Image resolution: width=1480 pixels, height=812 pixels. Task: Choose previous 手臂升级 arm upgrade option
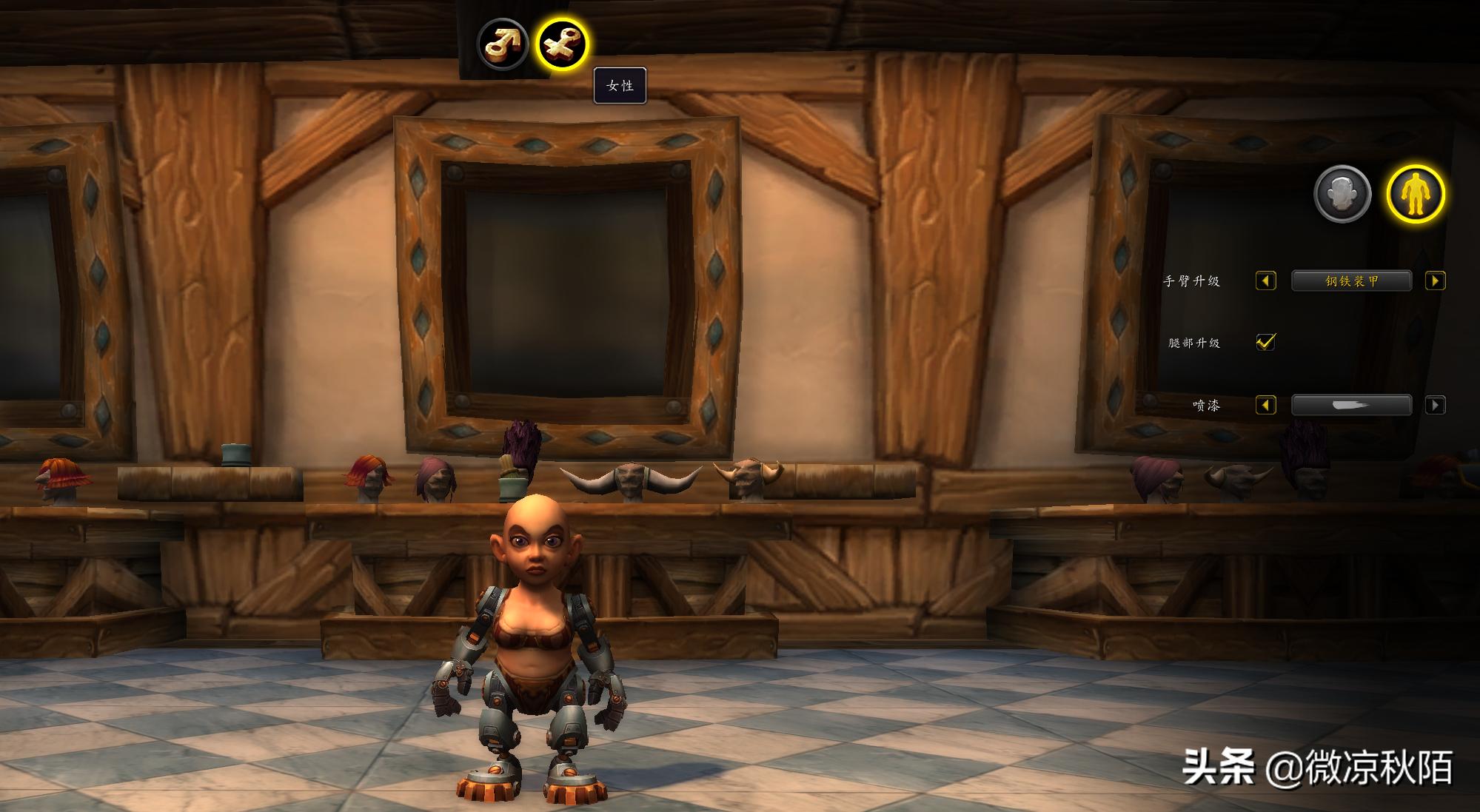pyautogui.click(x=1266, y=281)
